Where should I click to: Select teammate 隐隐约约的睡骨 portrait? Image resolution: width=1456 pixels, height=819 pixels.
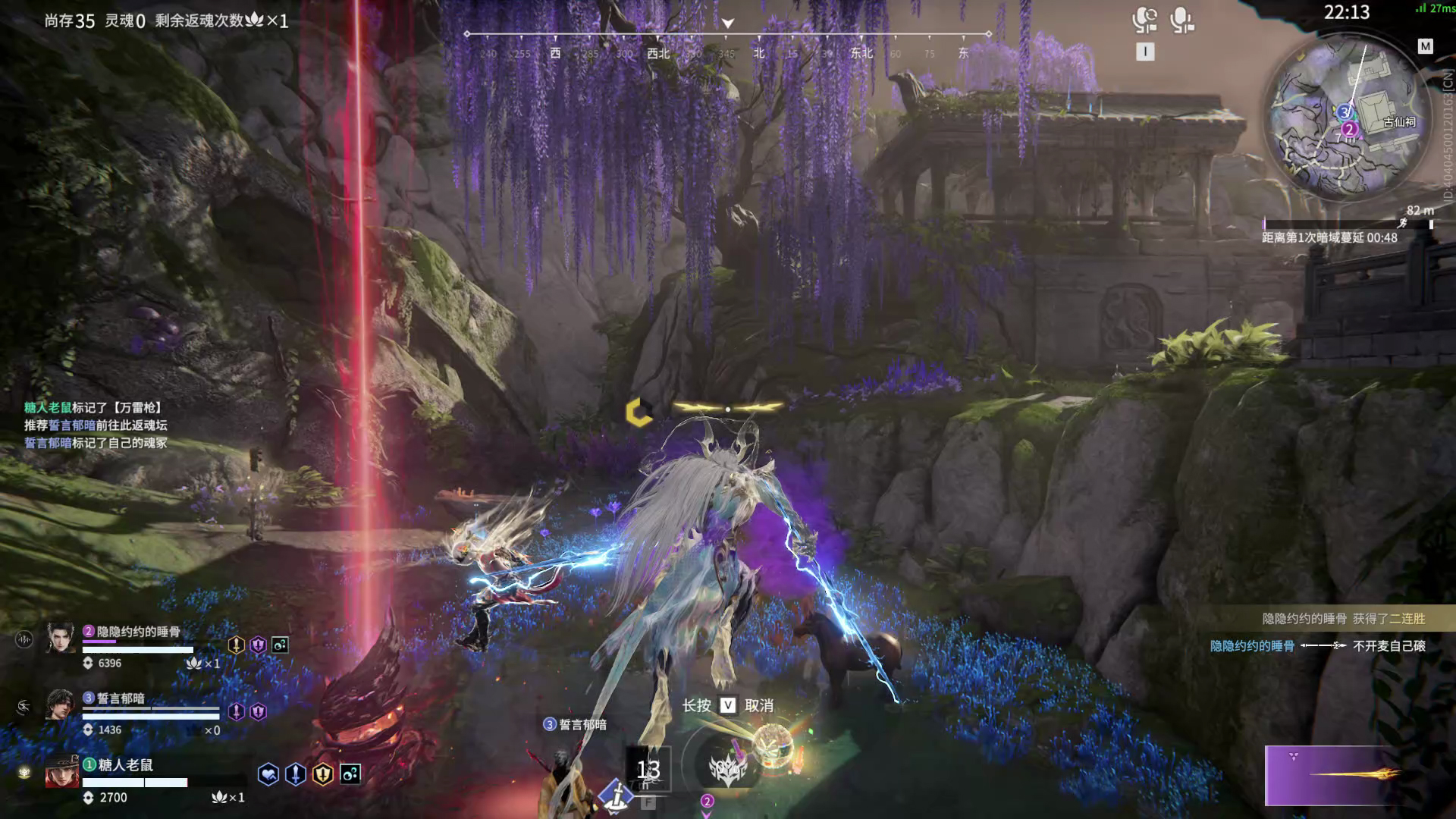(x=61, y=639)
